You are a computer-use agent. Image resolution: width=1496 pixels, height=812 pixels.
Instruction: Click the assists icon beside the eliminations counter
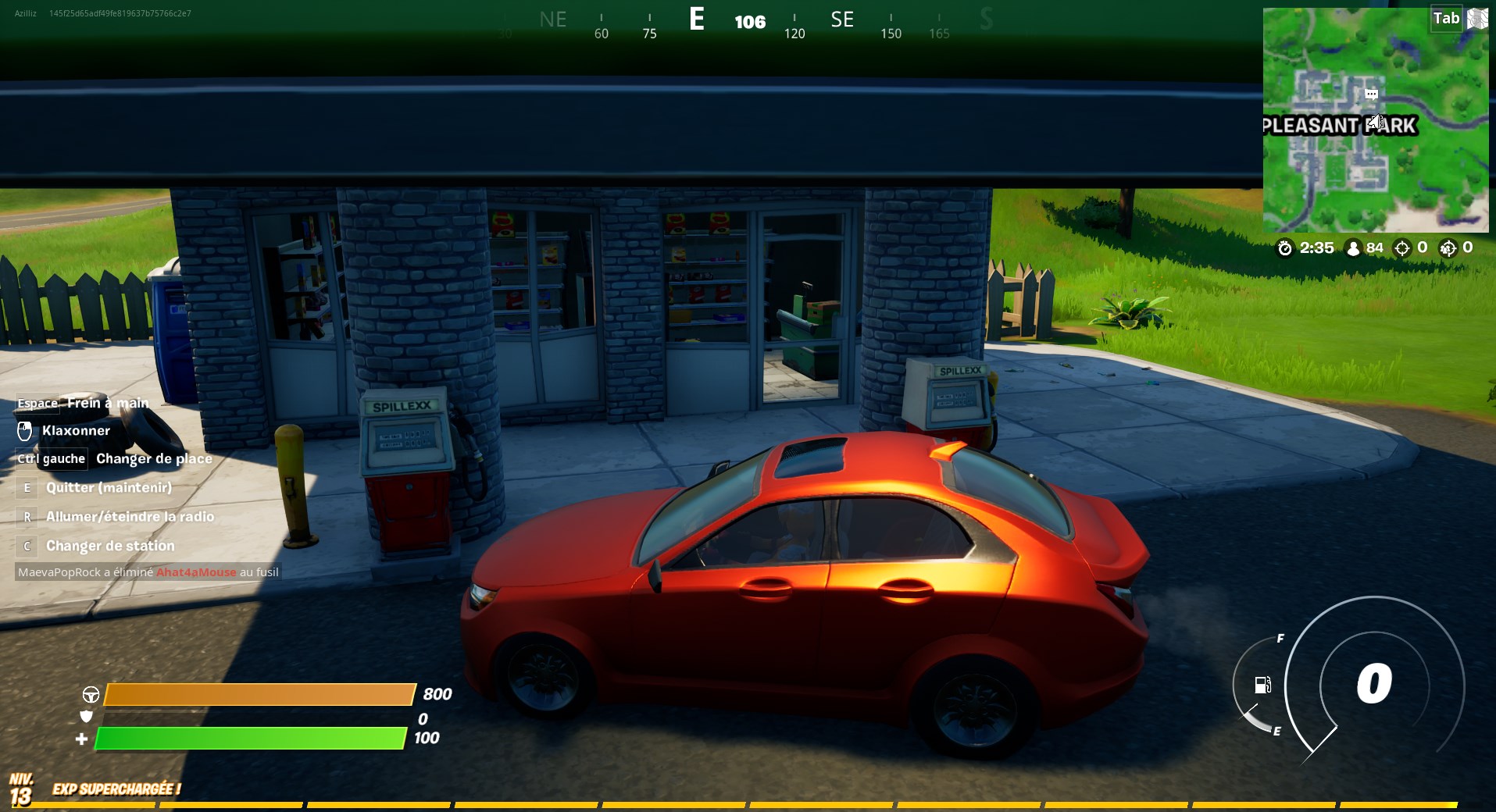point(1448,248)
